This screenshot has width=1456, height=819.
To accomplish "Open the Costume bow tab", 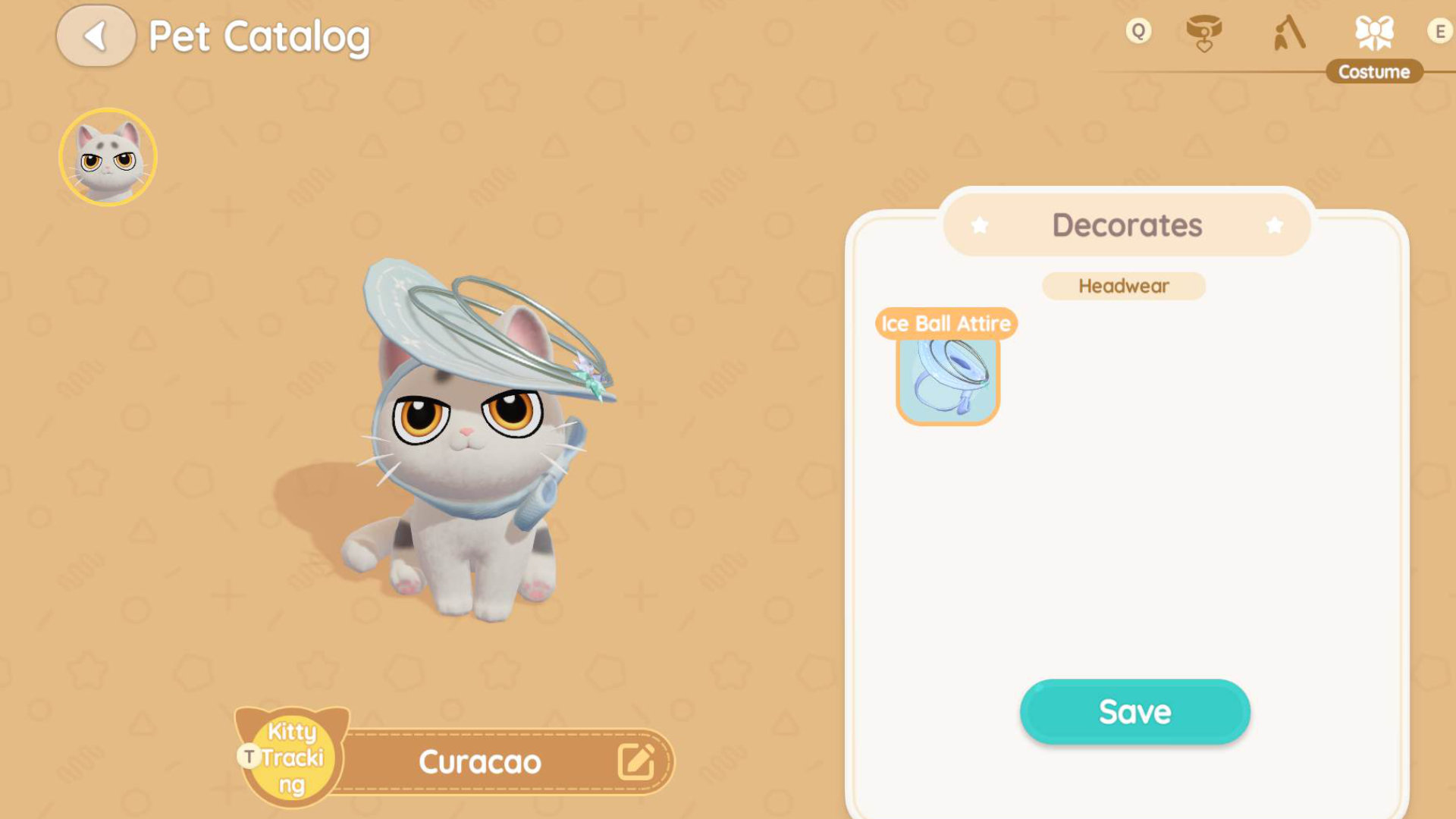I will [1373, 33].
